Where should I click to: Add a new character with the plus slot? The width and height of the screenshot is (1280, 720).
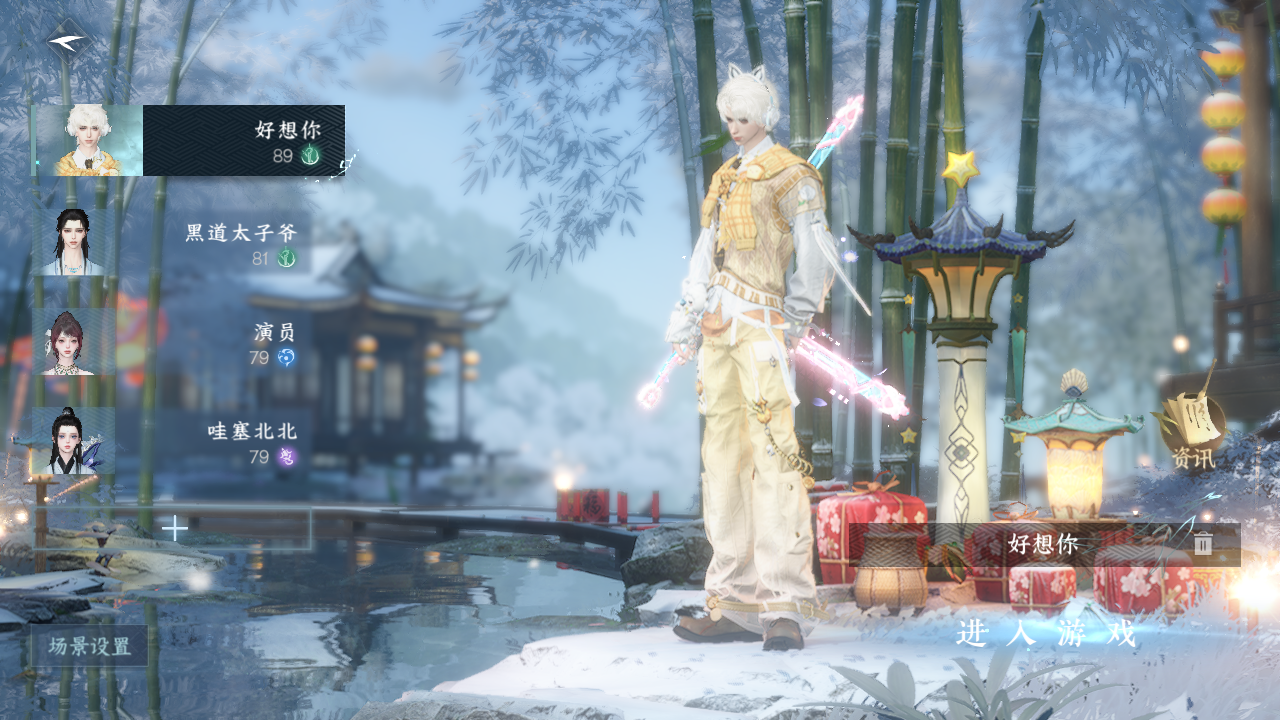click(175, 528)
